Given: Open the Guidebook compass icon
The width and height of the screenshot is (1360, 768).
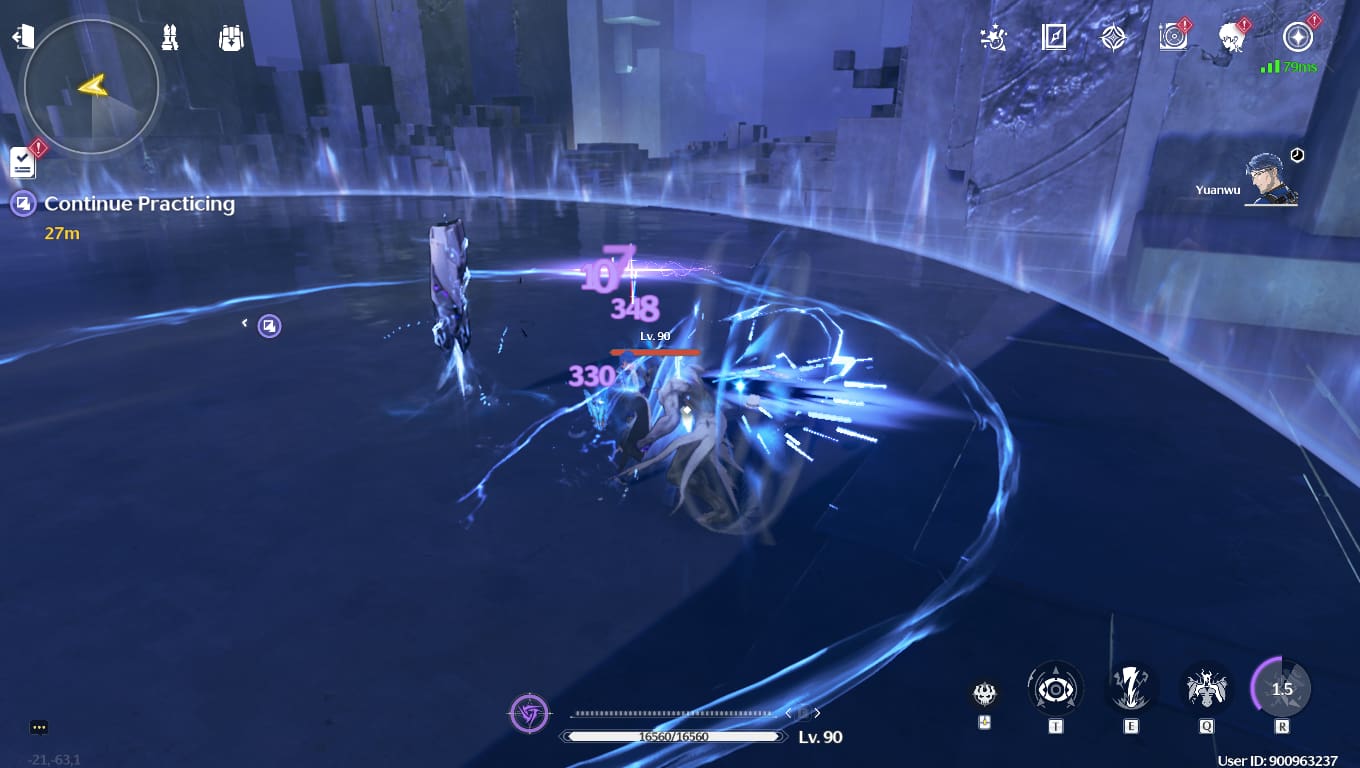Looking at the screenshot, I should coord(1054,38).
